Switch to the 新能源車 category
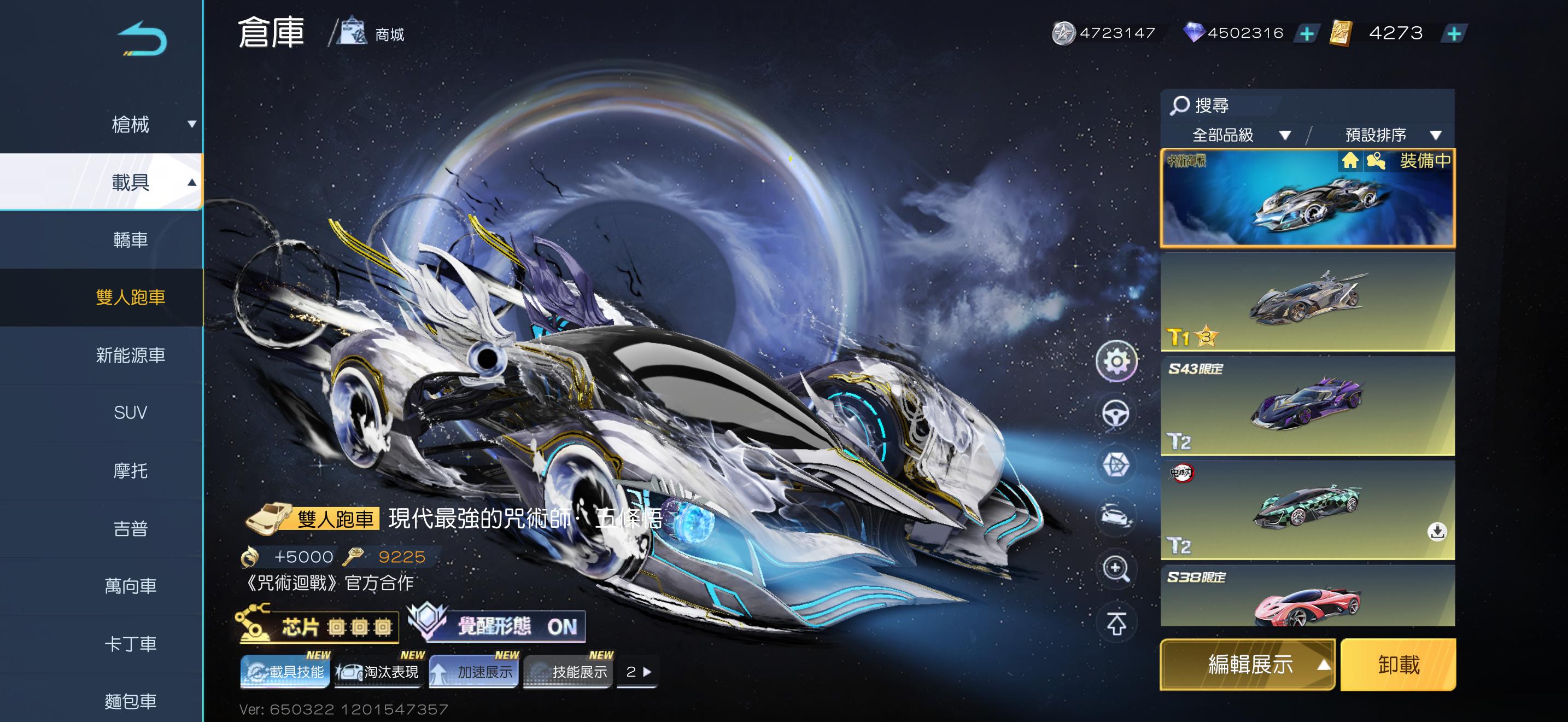 (130, 355)
